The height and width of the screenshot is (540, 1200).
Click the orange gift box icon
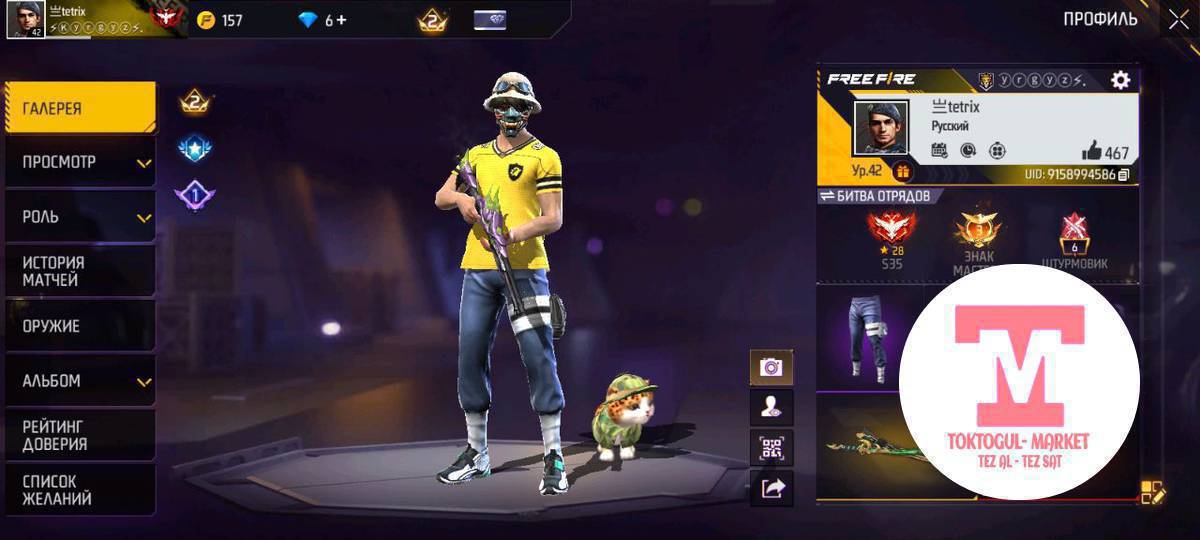tap(902, 171)
